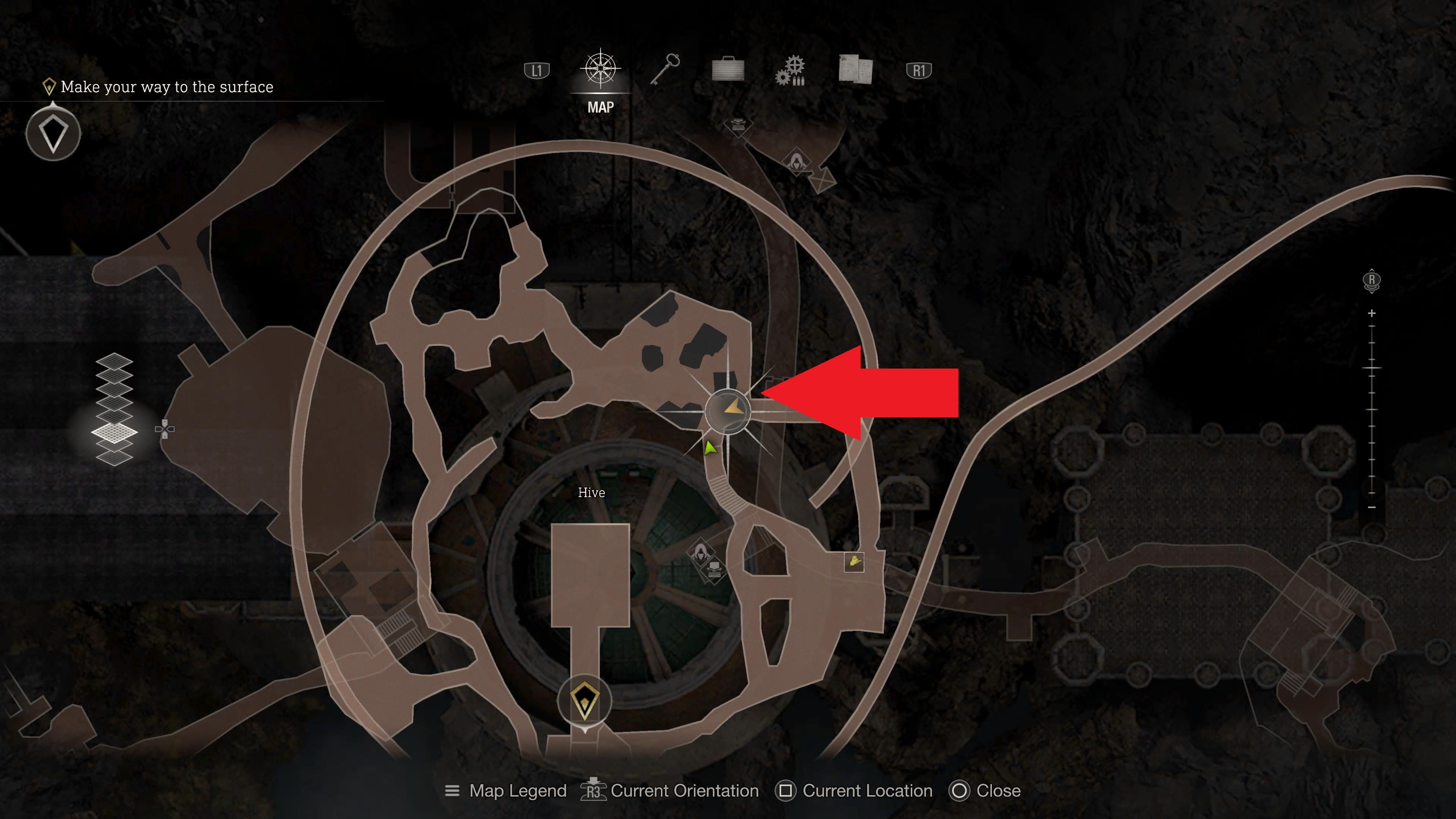This screenshot has height=819, width=1456.
Task: Click the Hive area label
Action: pos(591,493)
